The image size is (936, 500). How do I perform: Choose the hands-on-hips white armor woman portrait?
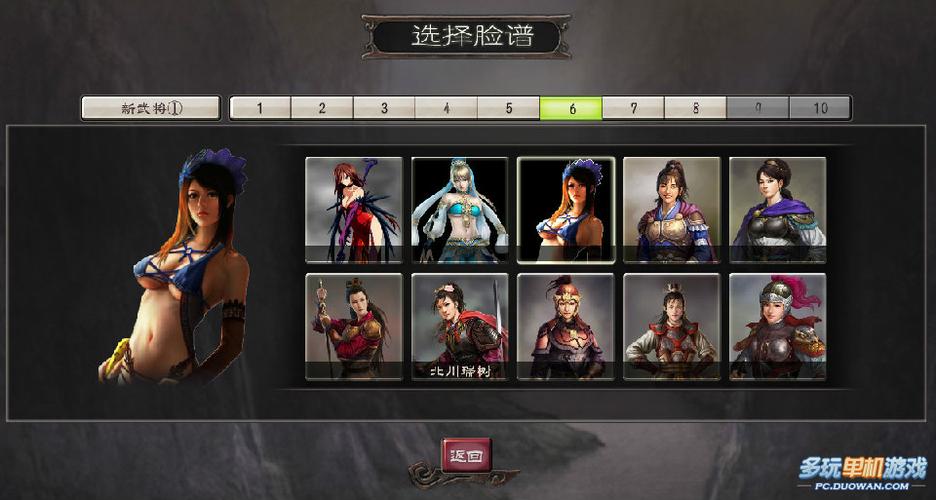click(672, 327)
